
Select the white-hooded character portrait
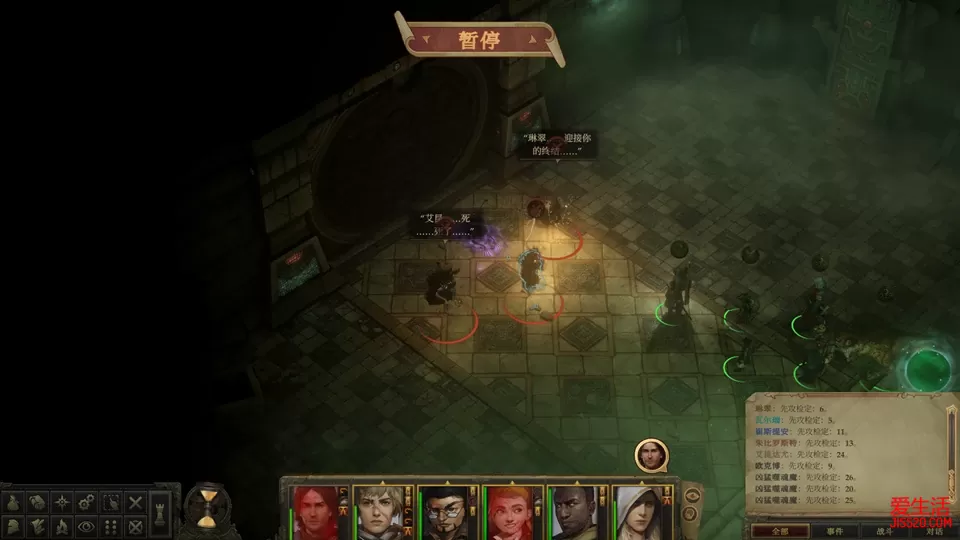click(x=638, y=512)
